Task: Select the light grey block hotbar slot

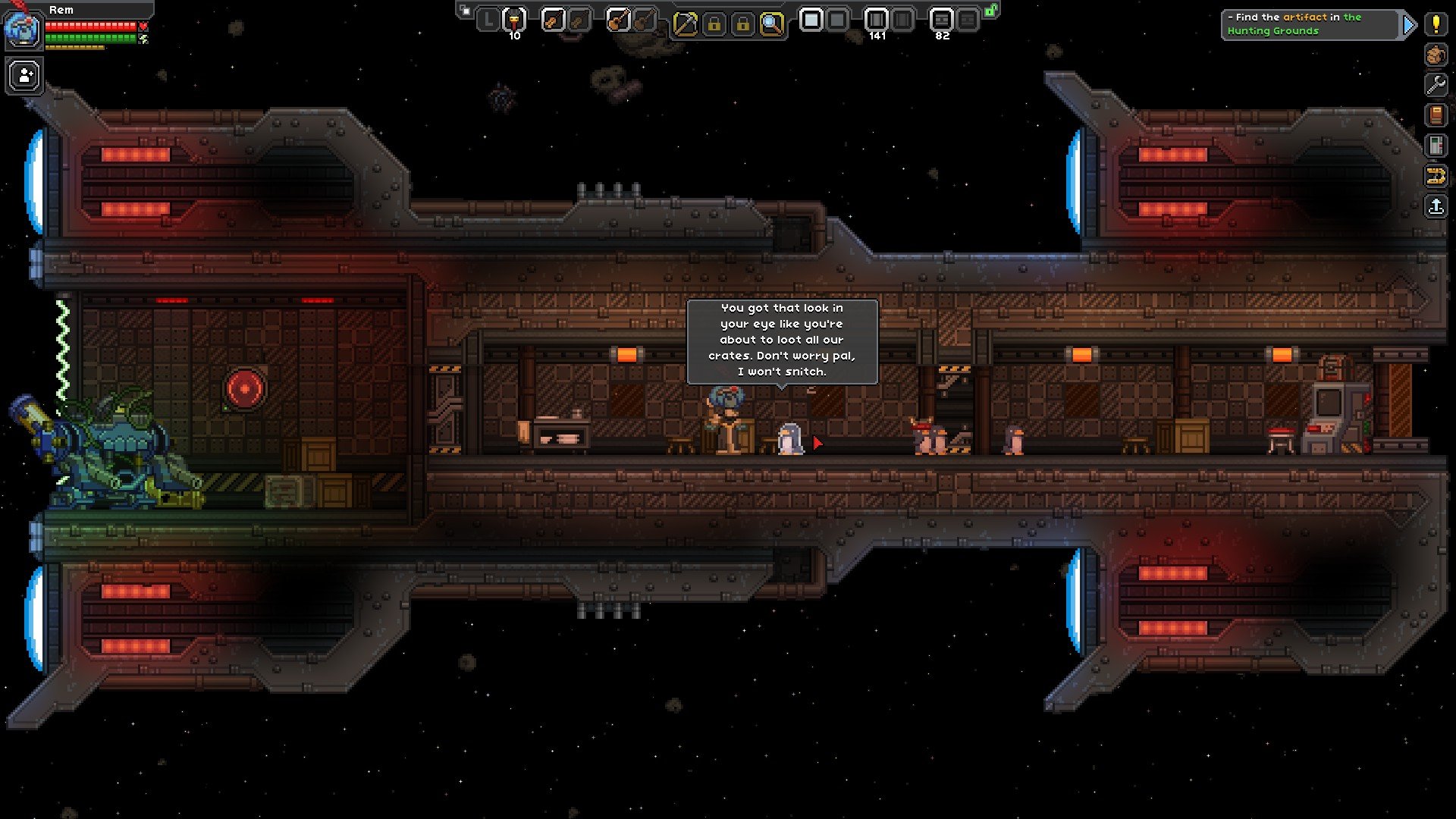Action: [811, 20]
